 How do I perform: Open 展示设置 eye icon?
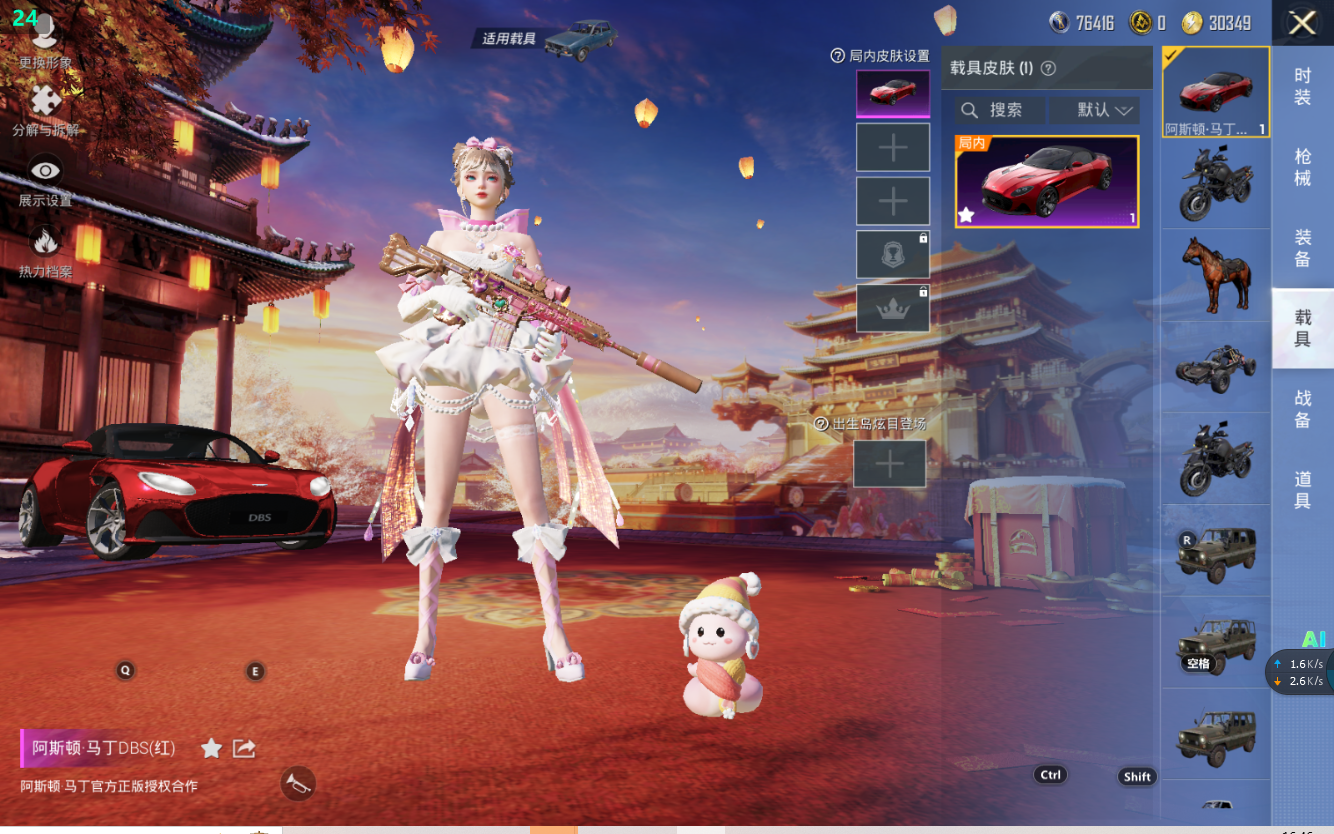click(45, 180)
